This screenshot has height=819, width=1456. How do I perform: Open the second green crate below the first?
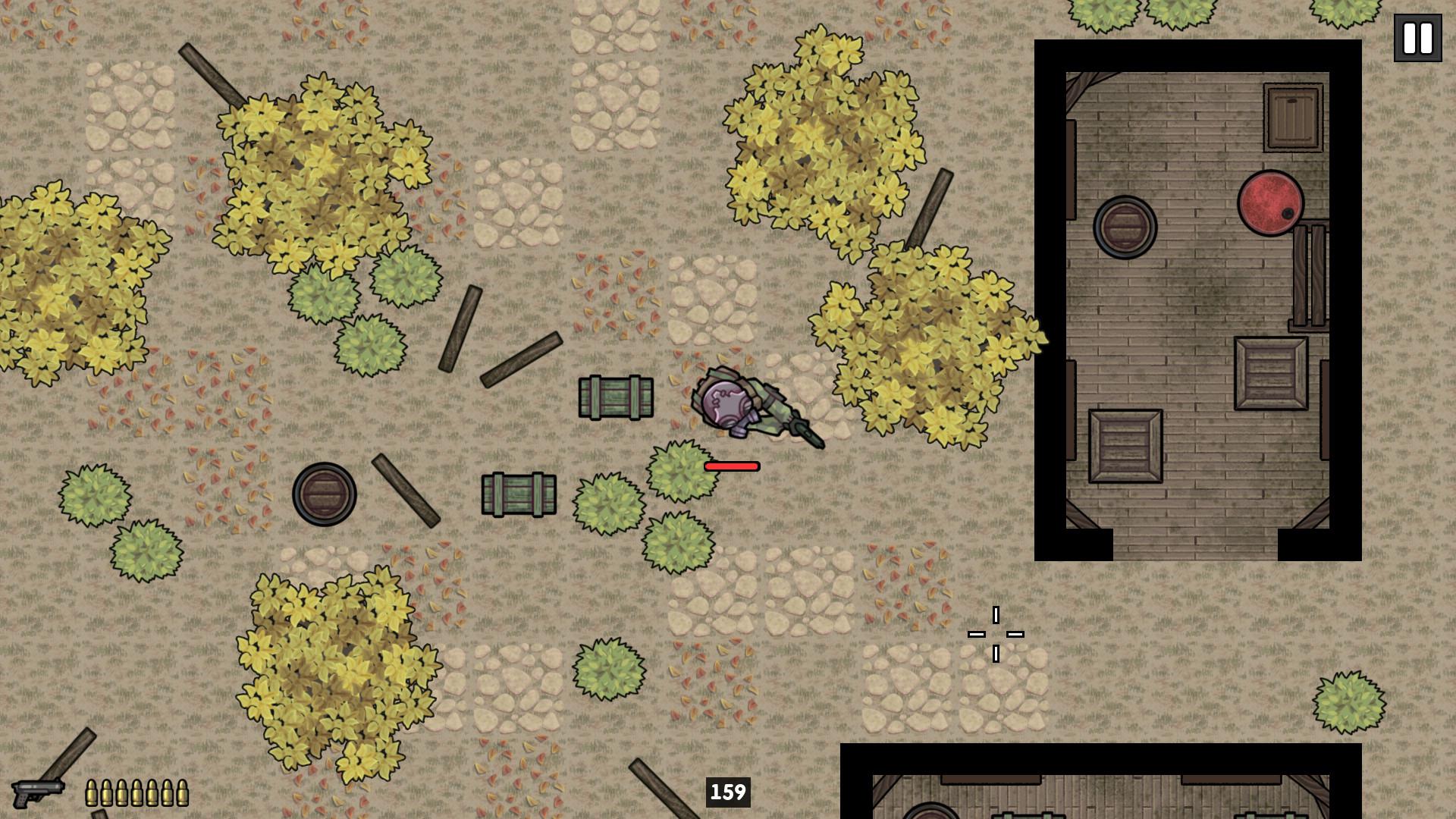519,493
